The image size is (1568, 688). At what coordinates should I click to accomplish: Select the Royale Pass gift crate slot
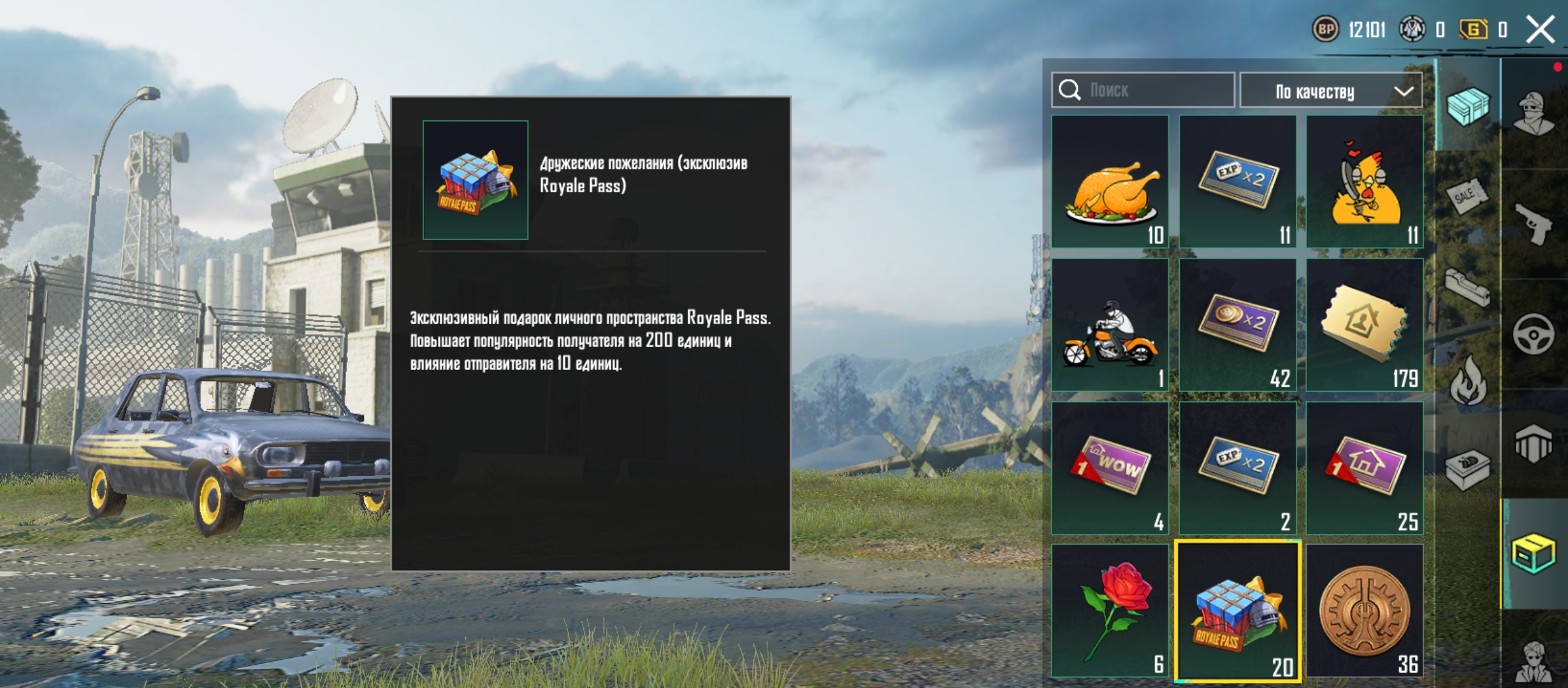[1237, 610]
